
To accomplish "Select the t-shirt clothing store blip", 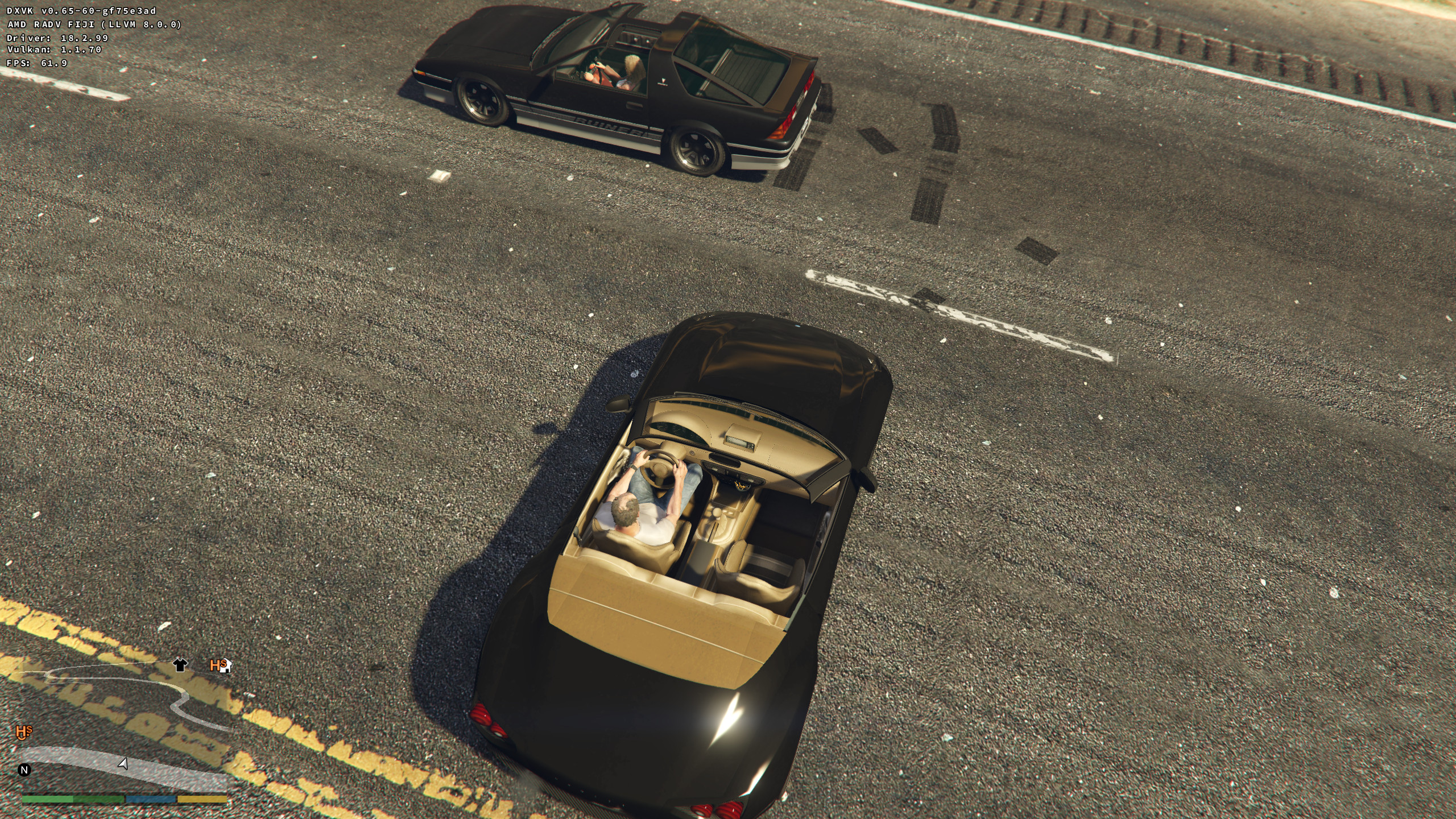I will pos(180,665).
